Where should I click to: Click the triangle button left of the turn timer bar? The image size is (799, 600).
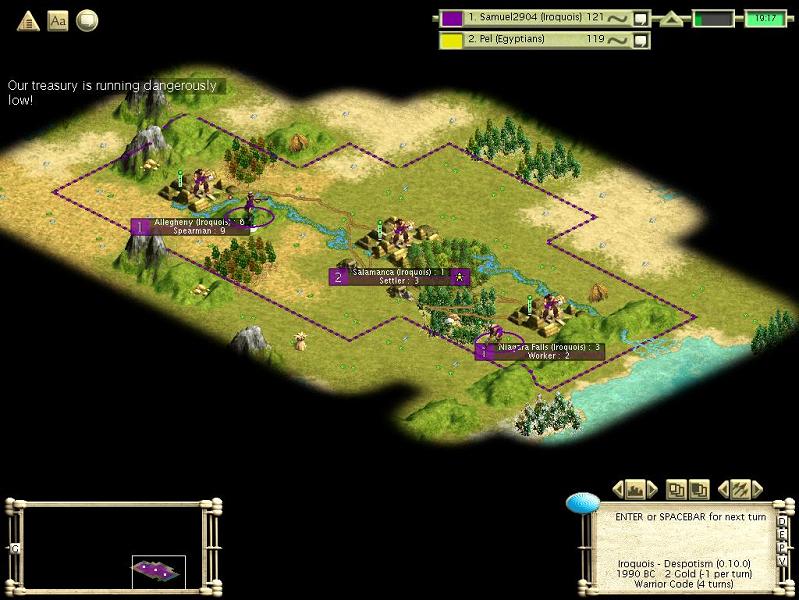[x=673, y=18]
